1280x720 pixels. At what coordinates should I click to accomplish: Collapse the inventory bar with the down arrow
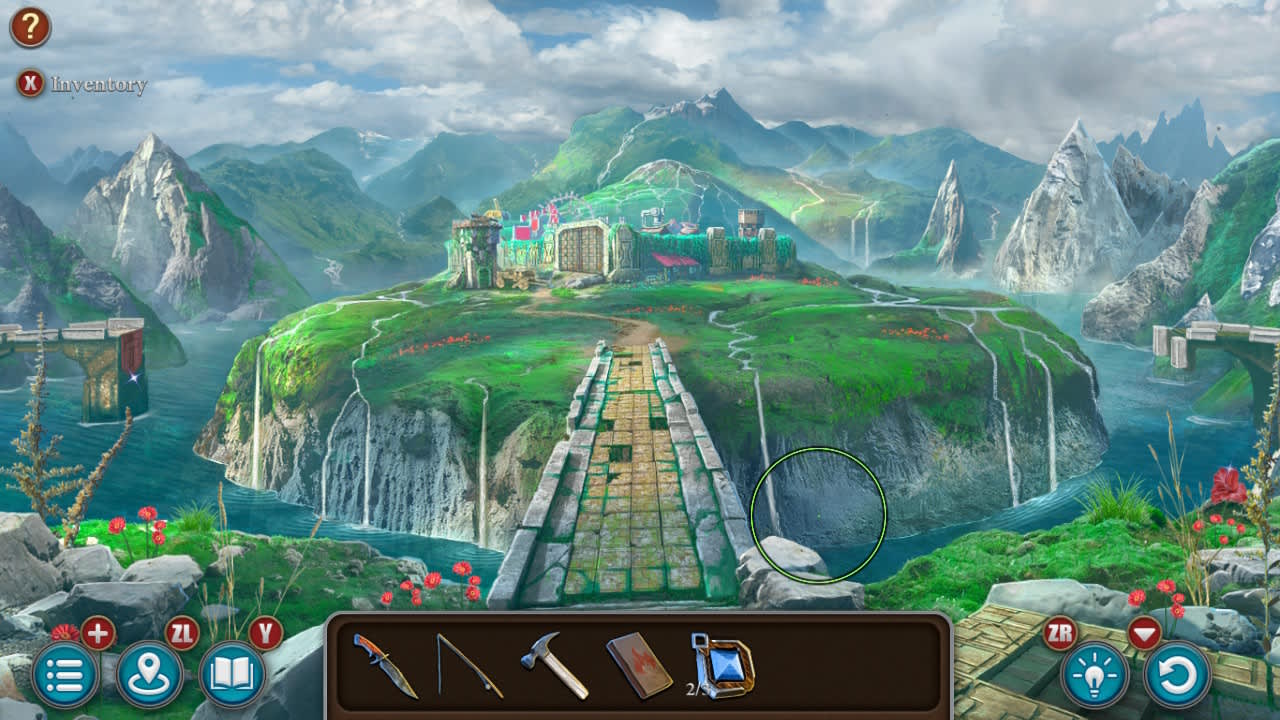point(1145,633)
